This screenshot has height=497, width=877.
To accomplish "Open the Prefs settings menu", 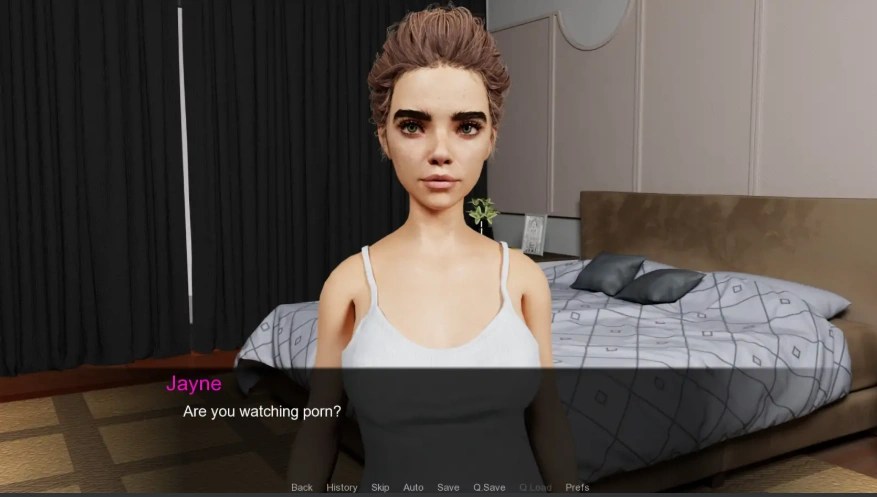I will click(x=577, y=487).
